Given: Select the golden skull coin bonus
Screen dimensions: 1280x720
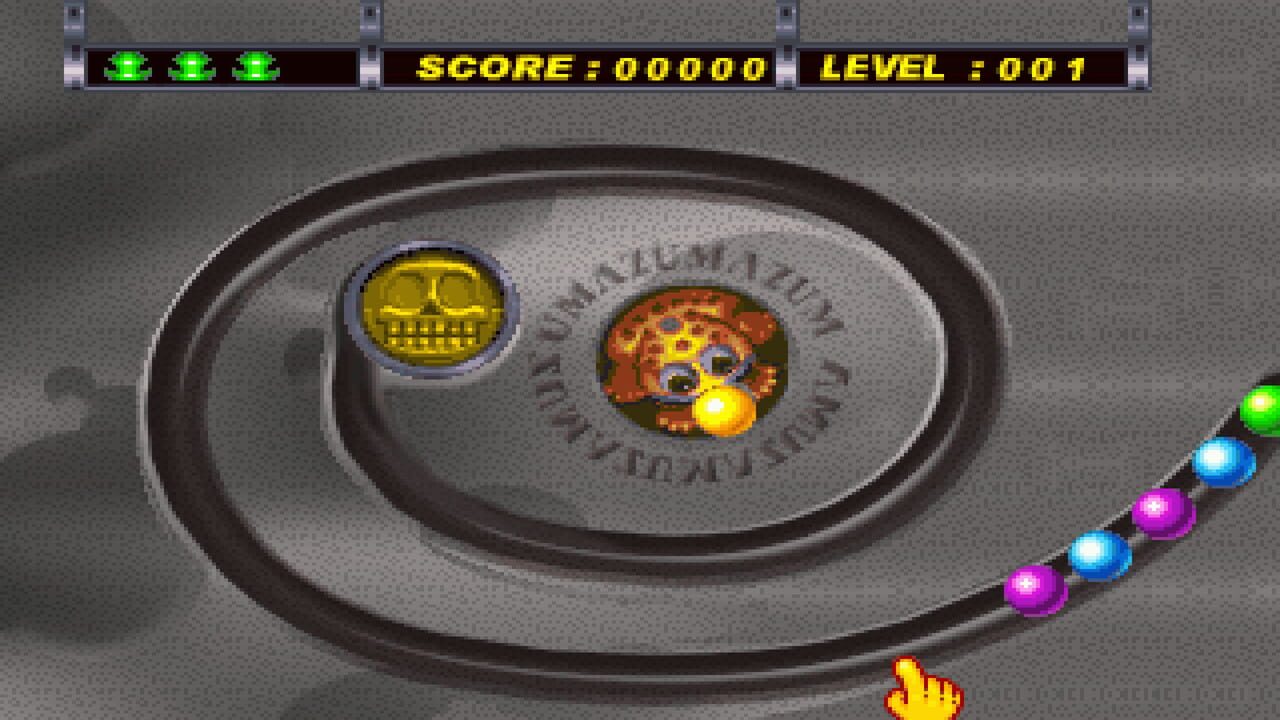Looking at the screenshot, I should pos(432,307).
